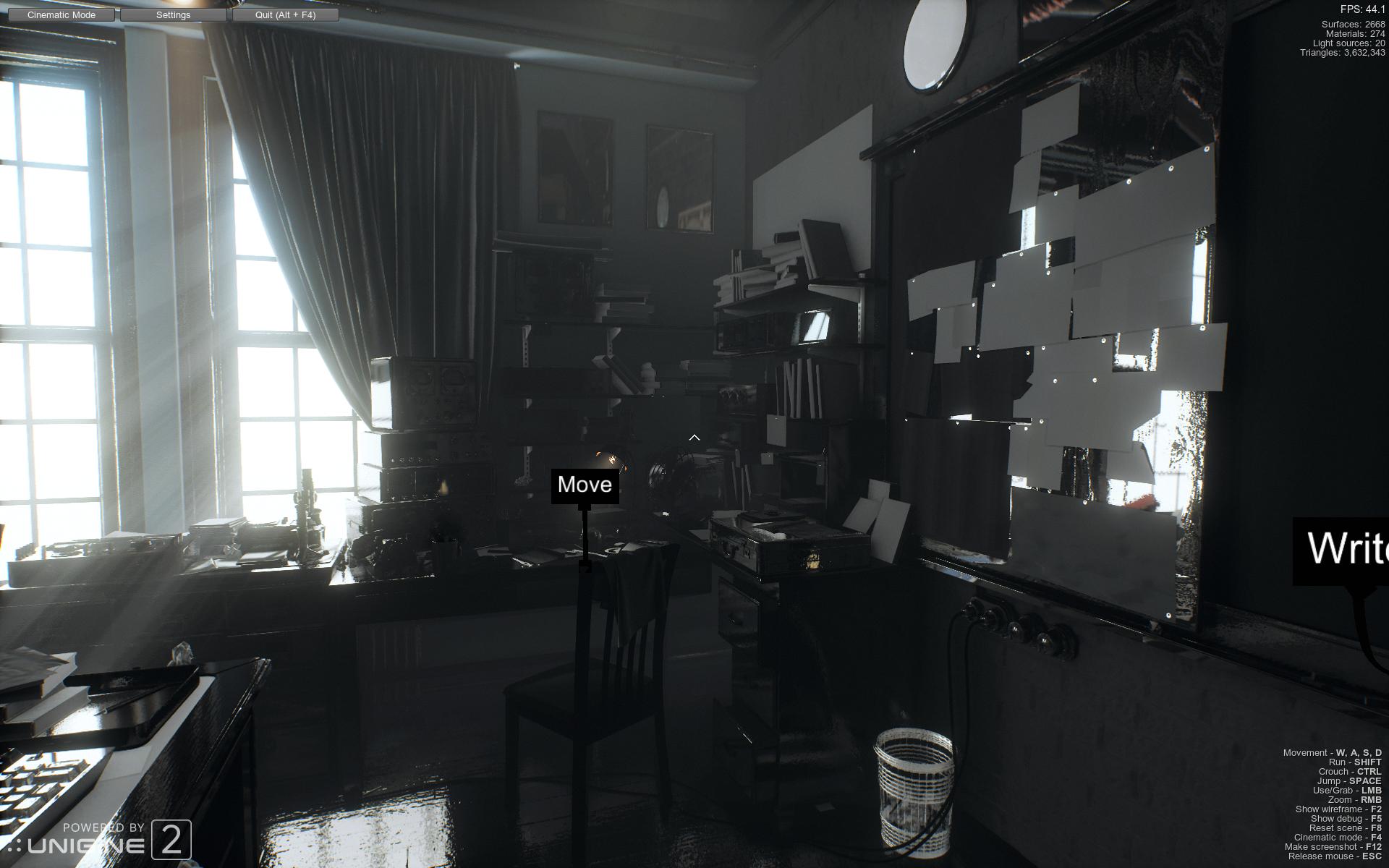
Task: Choose the Write interaction label
Action: point(1345,549)
